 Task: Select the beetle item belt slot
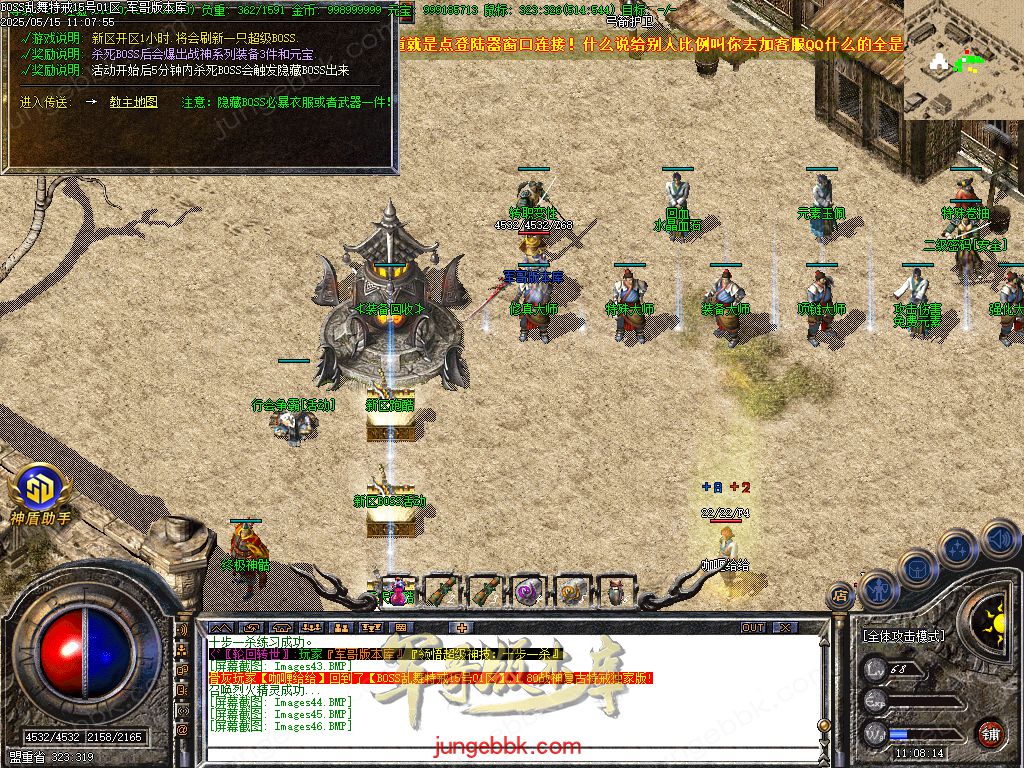point(614,591)
